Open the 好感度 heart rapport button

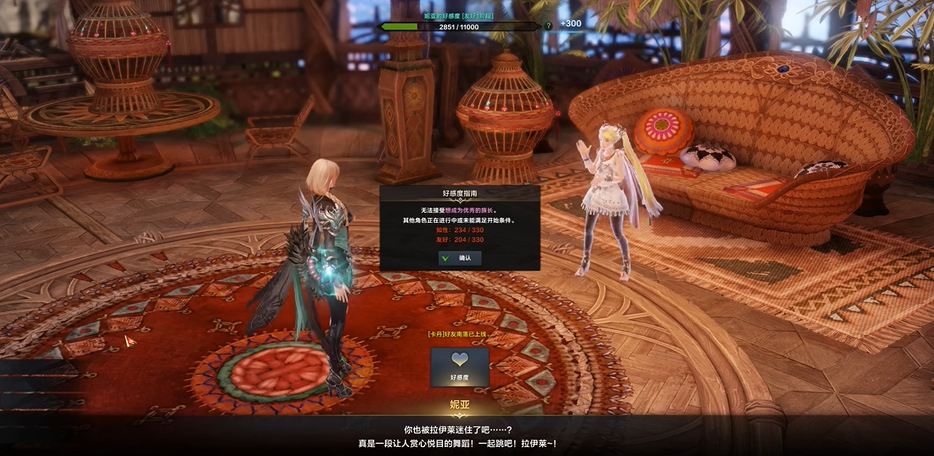coord(459,367)
